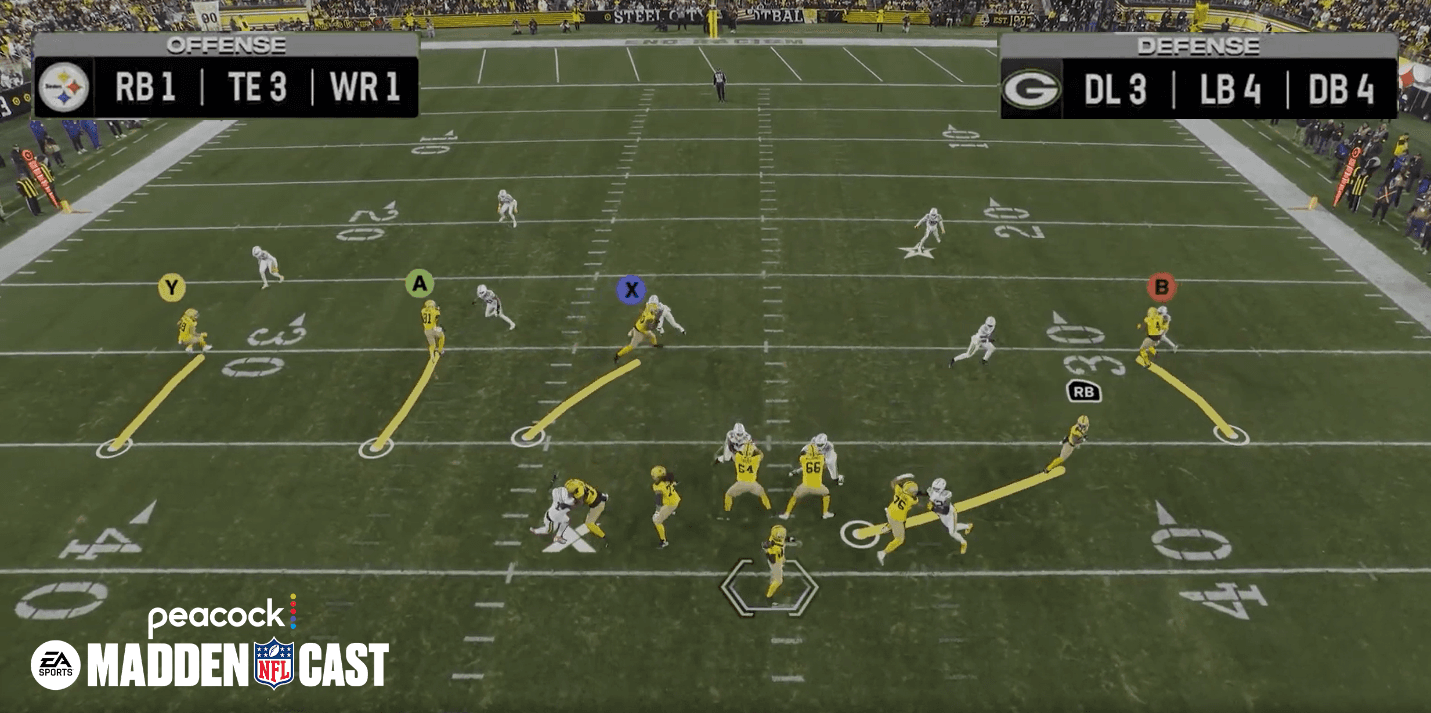Select the yellow Y receiver marker

click(172, 289)
